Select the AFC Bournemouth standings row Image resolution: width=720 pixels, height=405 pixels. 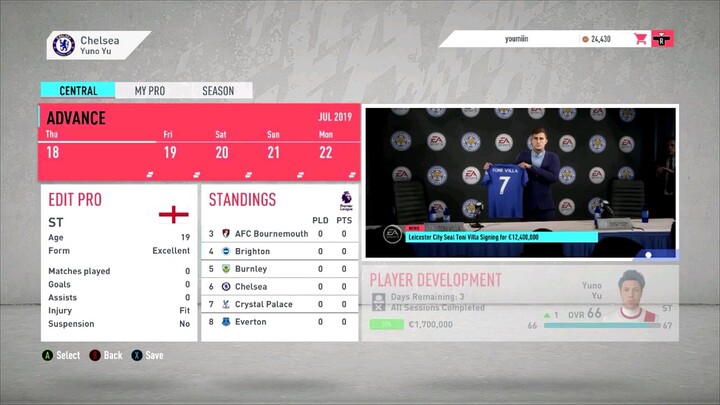[x=280, y=234]
